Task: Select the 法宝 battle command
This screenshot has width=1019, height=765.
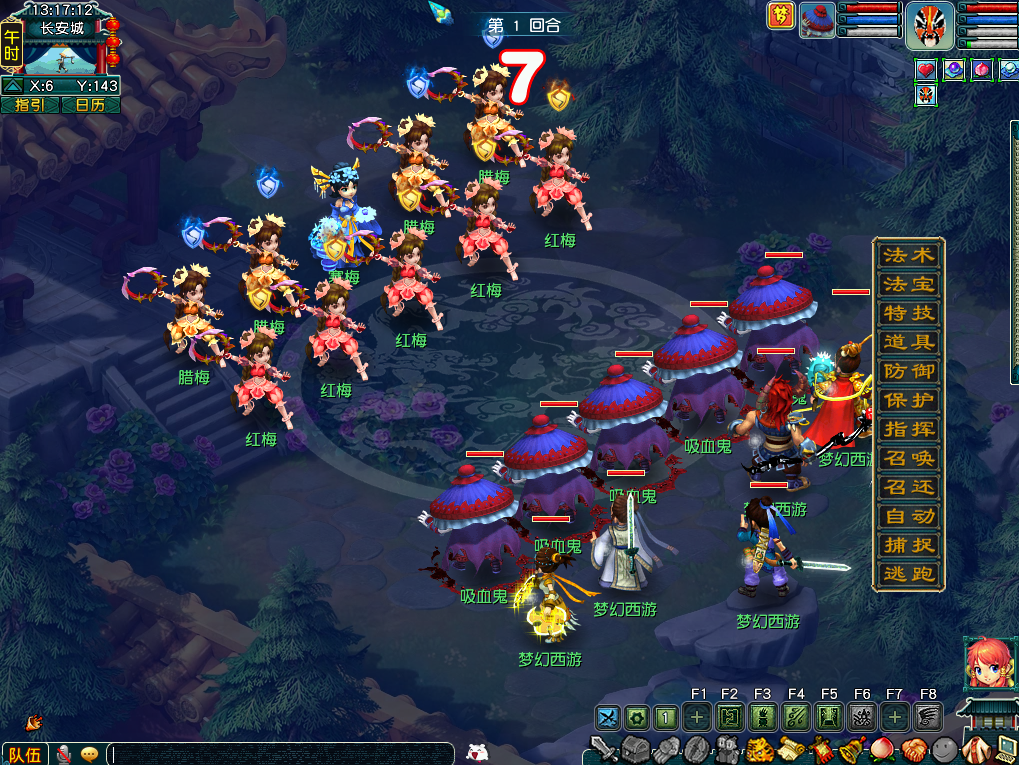Action: [908, 284]
